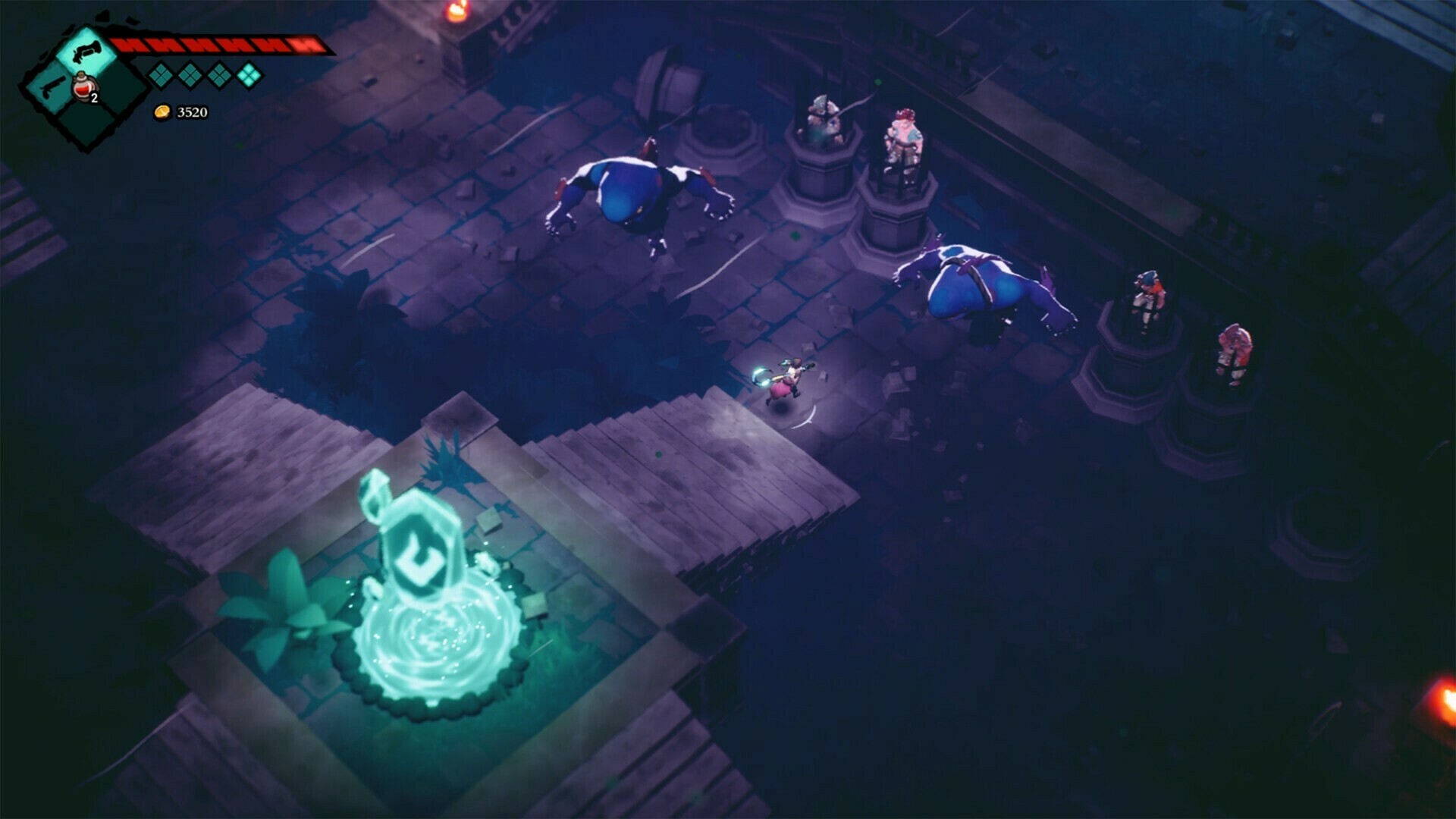Screen dimensions: 1456x819
Task: Click the brightest rightmost stamina diamond
Action: 249,76
